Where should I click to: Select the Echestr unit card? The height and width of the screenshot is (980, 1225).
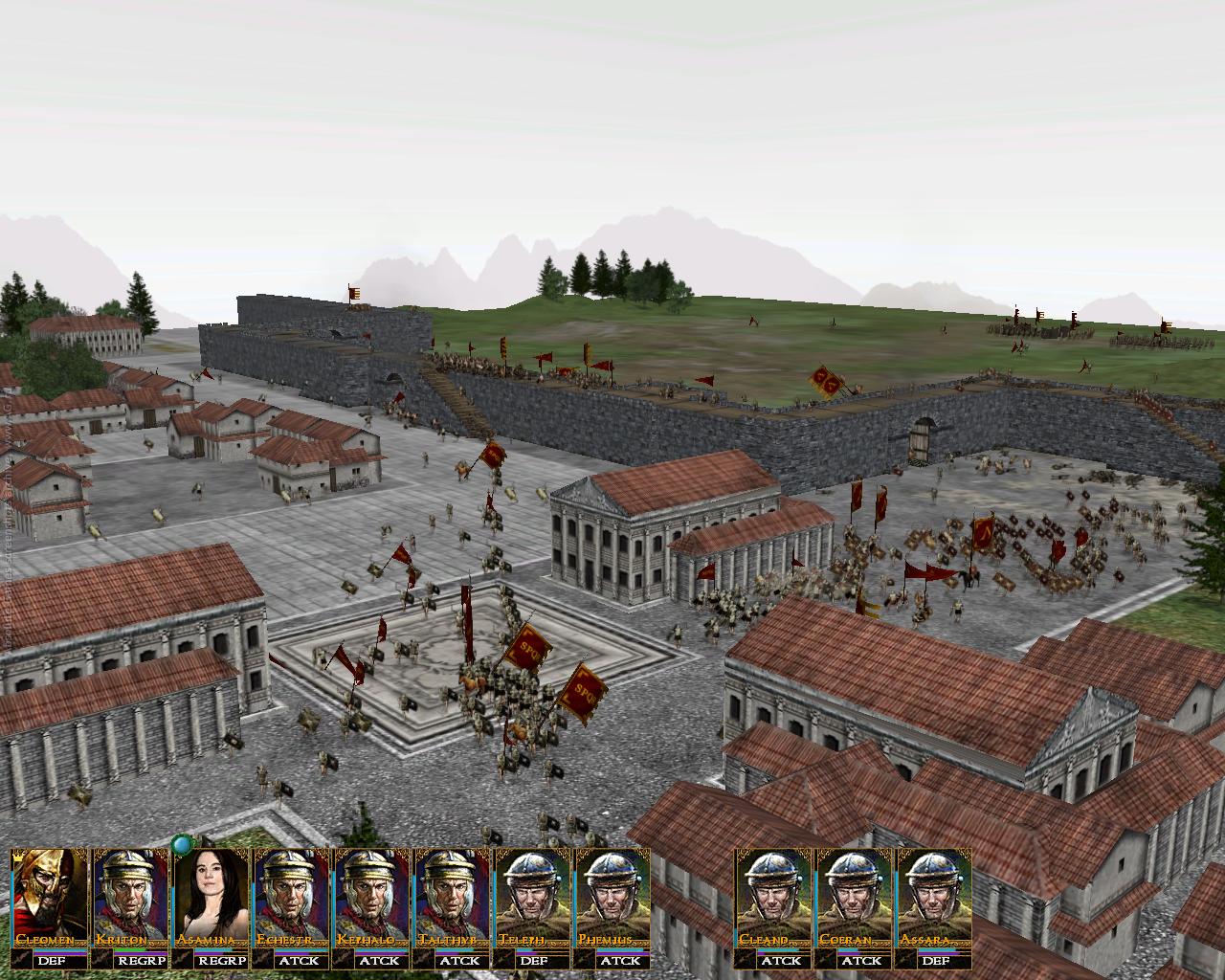(x=290, y=895)
